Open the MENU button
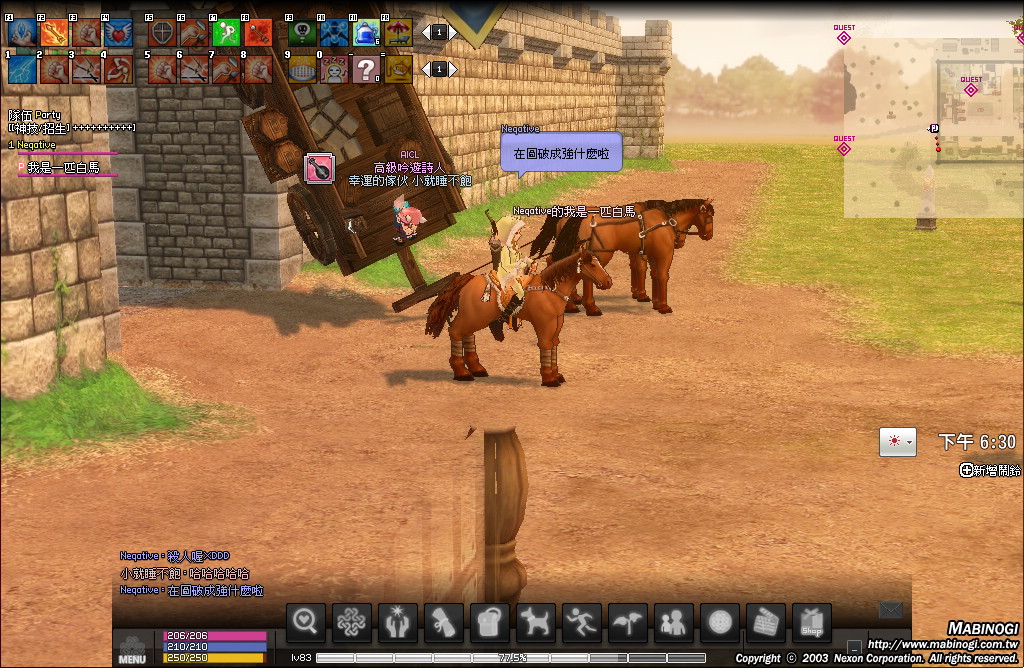Viewport: 1024px width, 668px height. [132, 649]
